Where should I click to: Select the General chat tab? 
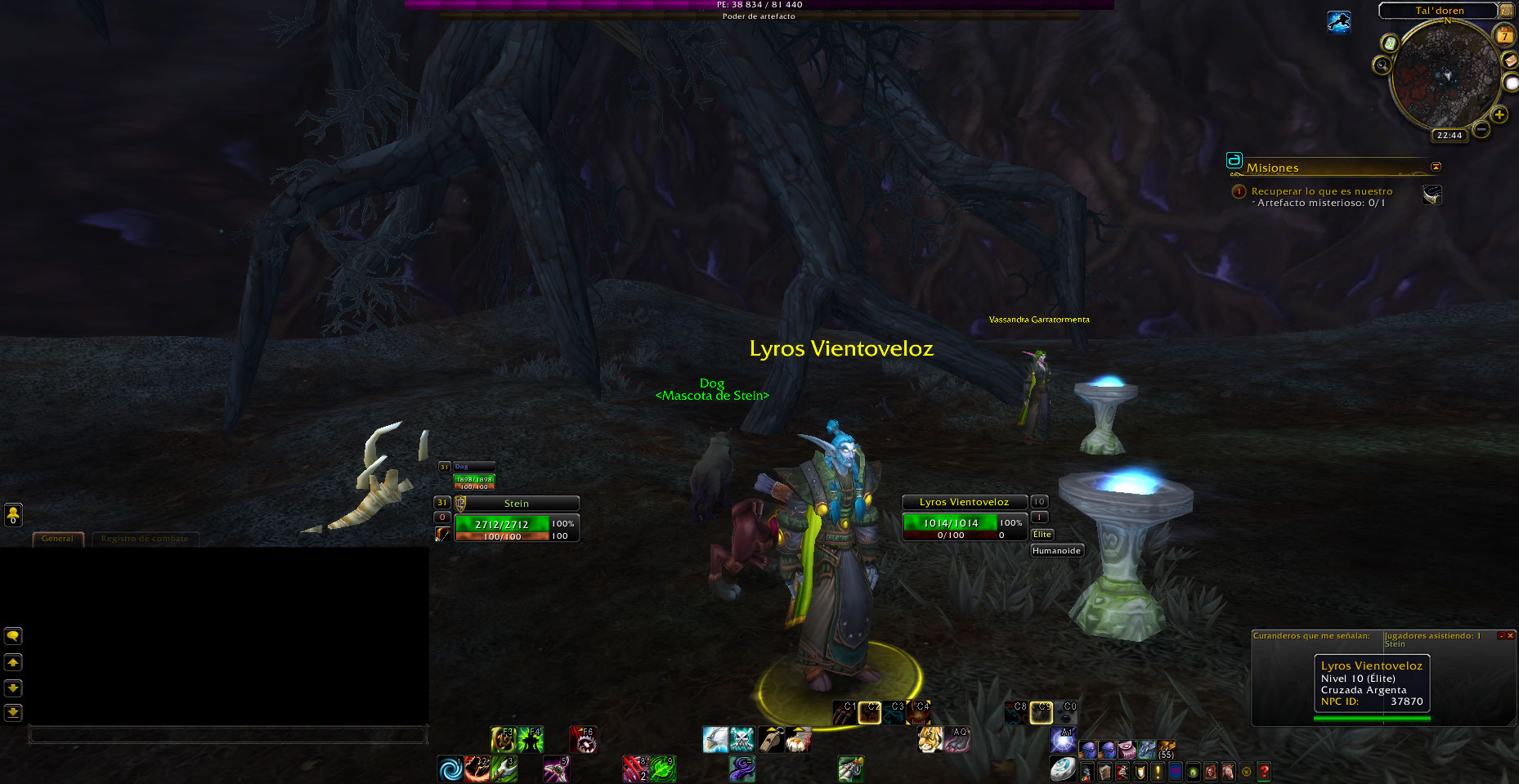point(57,539)
